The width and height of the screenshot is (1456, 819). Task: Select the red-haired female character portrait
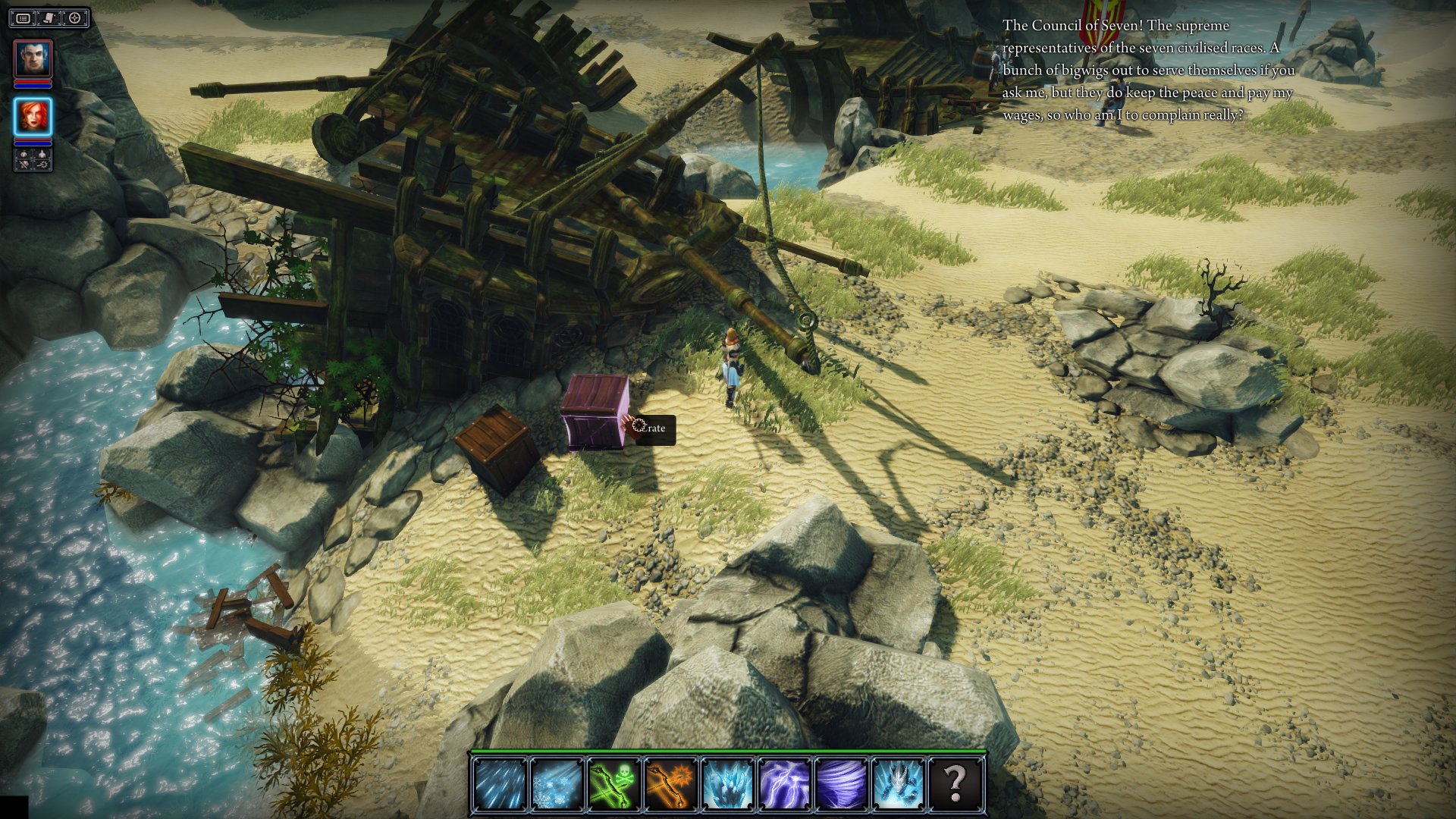[x=33, y=117]
